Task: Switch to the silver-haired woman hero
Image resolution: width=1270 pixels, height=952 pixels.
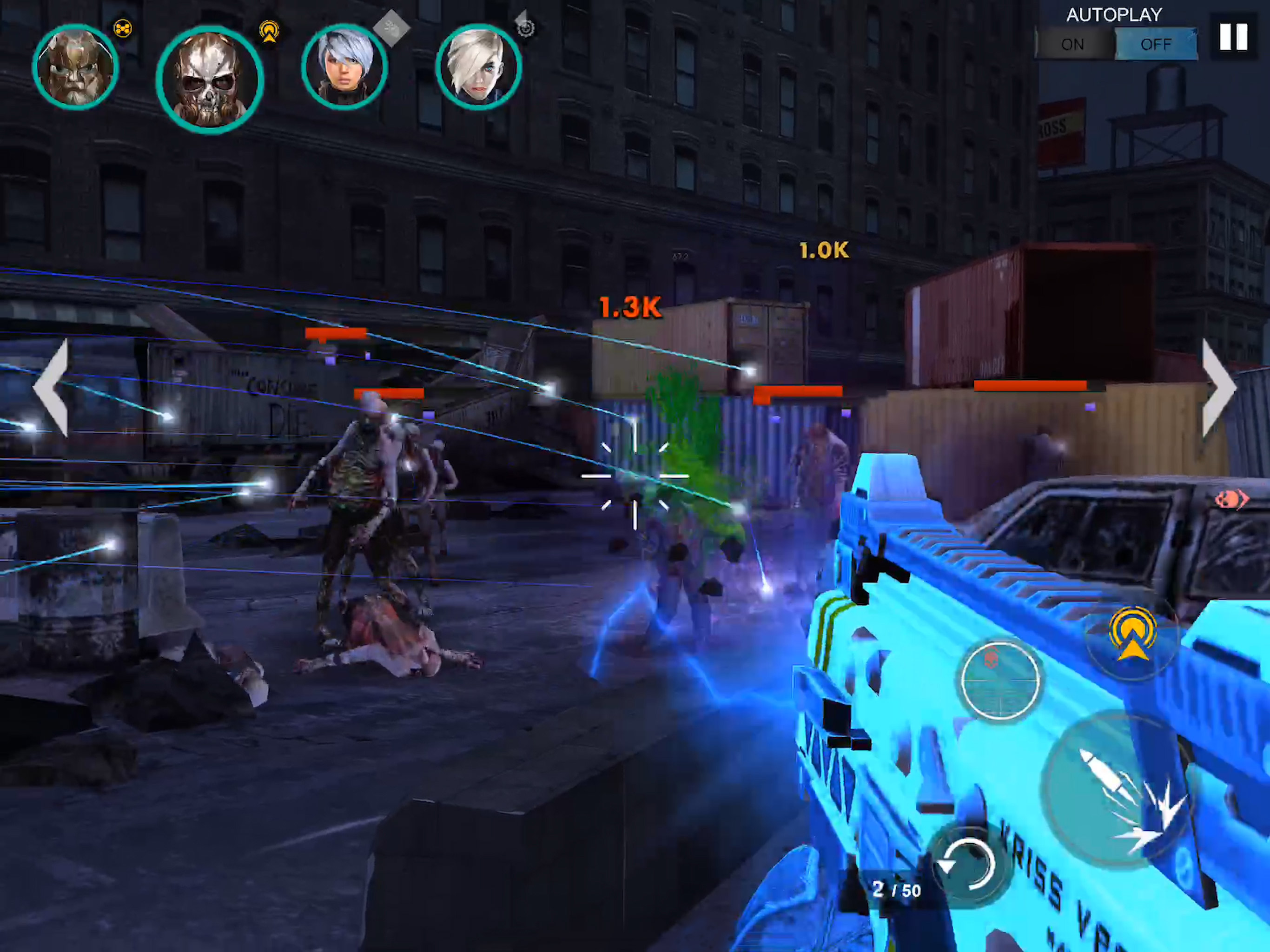Action: (344, 67)
